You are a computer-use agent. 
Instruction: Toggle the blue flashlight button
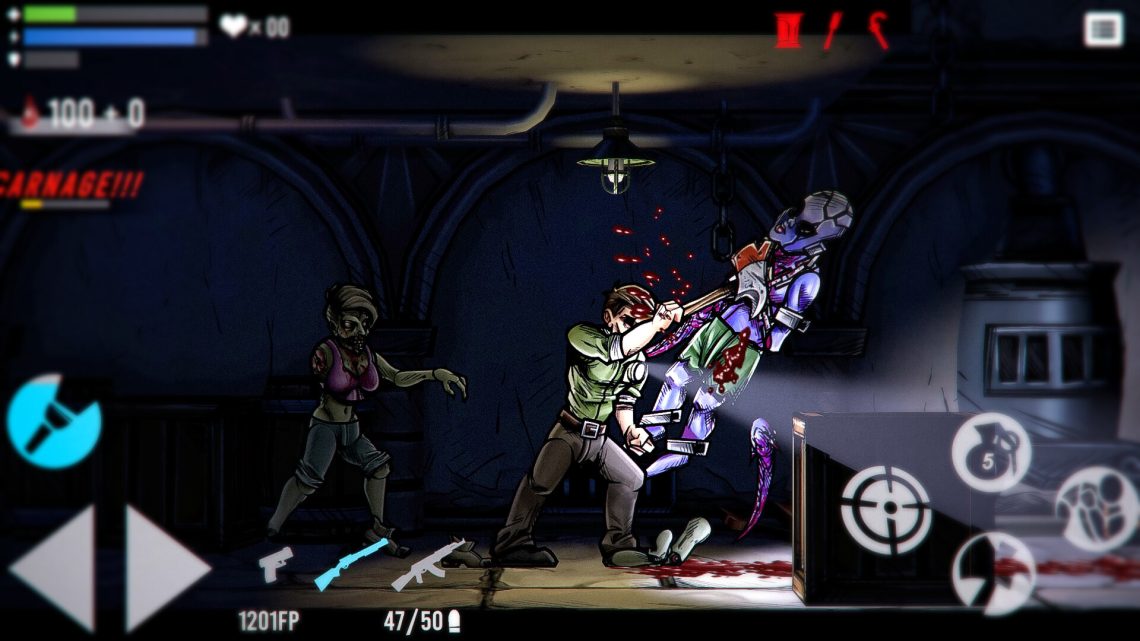point(53,421)
